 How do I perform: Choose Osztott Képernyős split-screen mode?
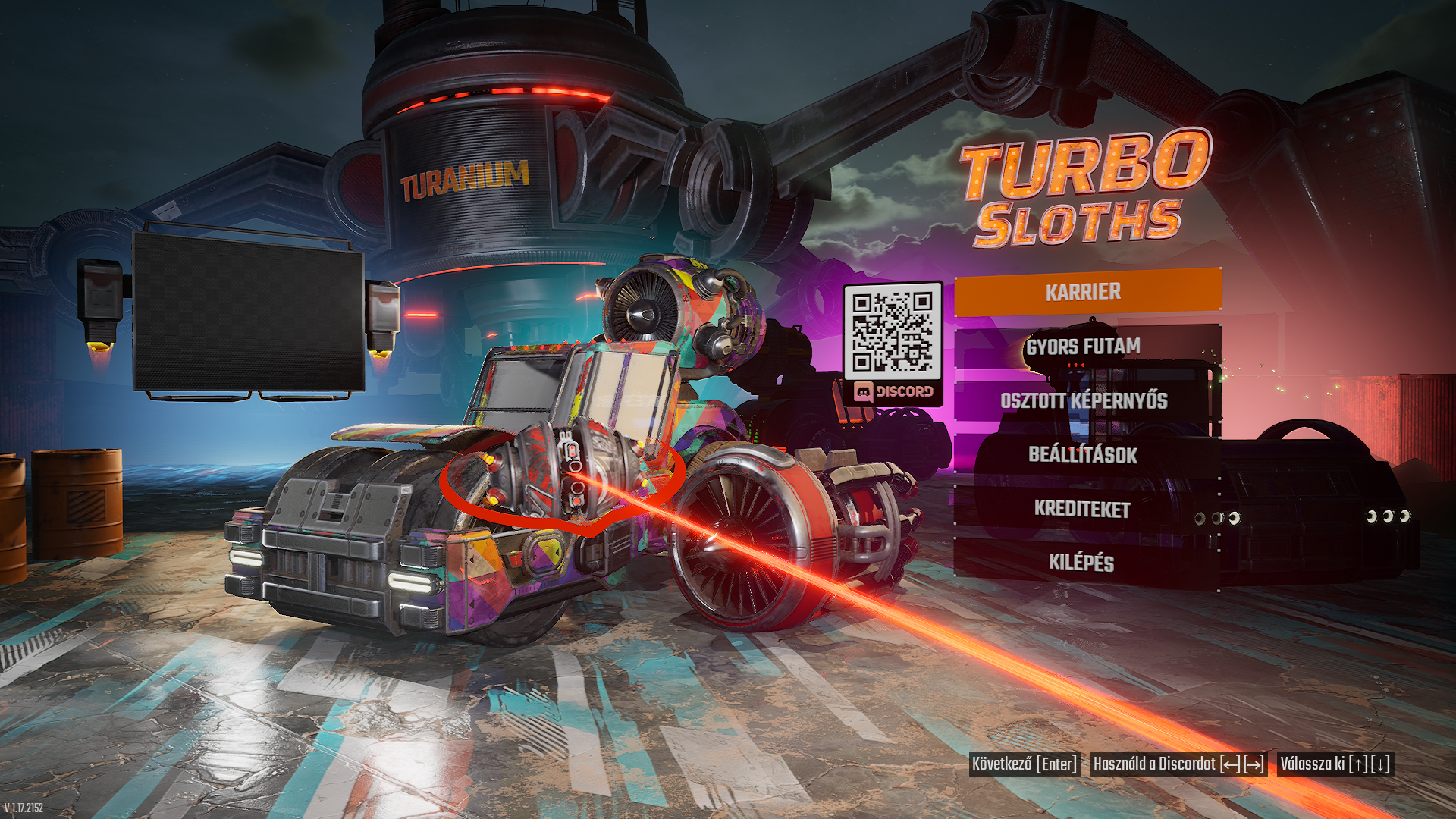[x=1087, y=401]
